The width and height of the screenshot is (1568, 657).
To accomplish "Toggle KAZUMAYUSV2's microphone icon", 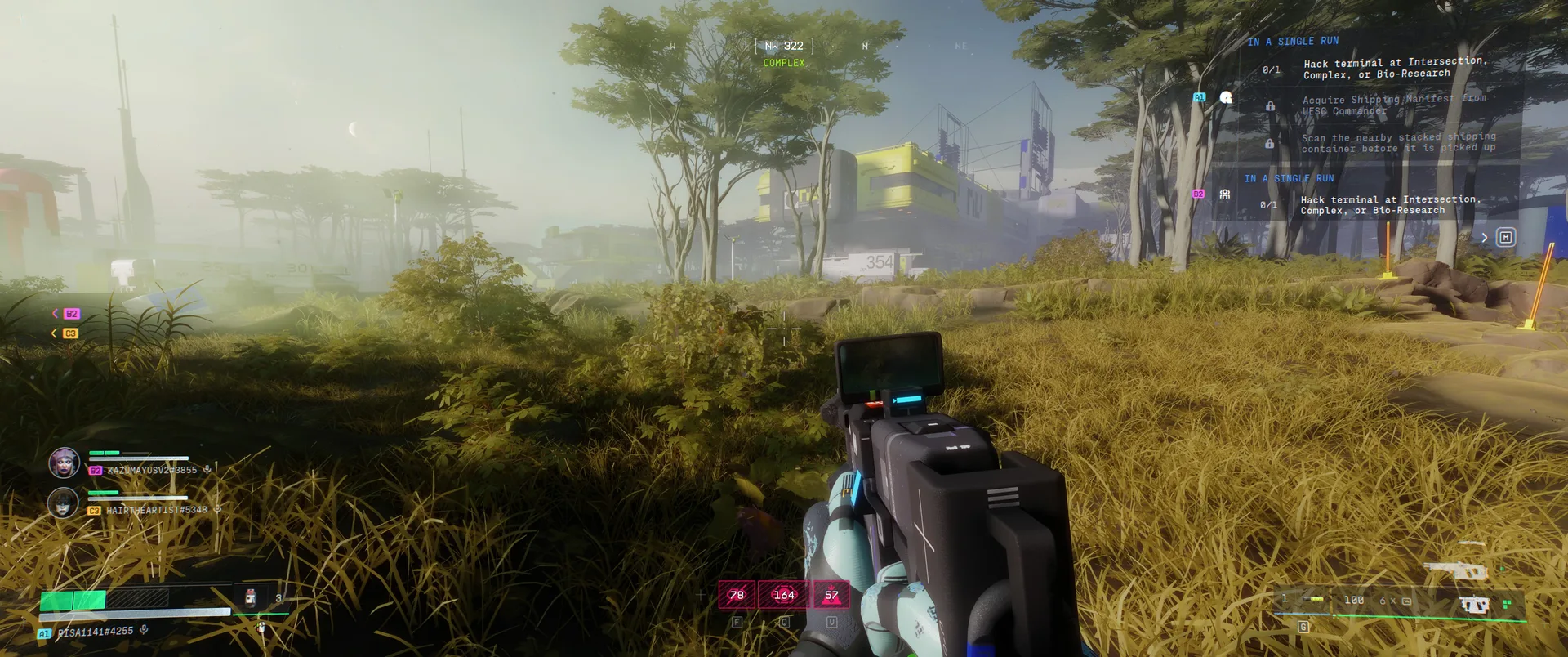I will pos(207,470).
